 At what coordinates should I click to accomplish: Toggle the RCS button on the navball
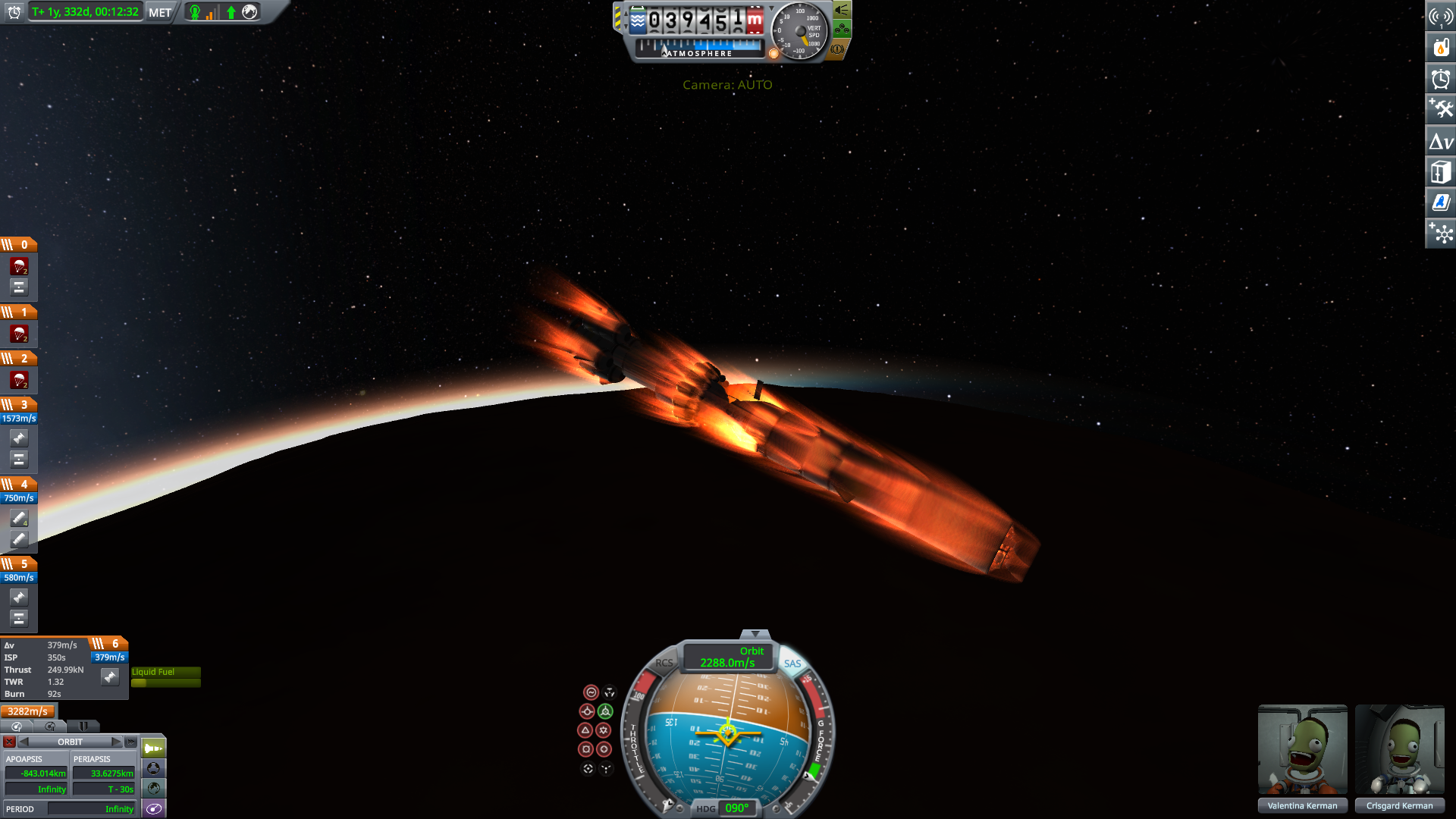tap(664, 663)
